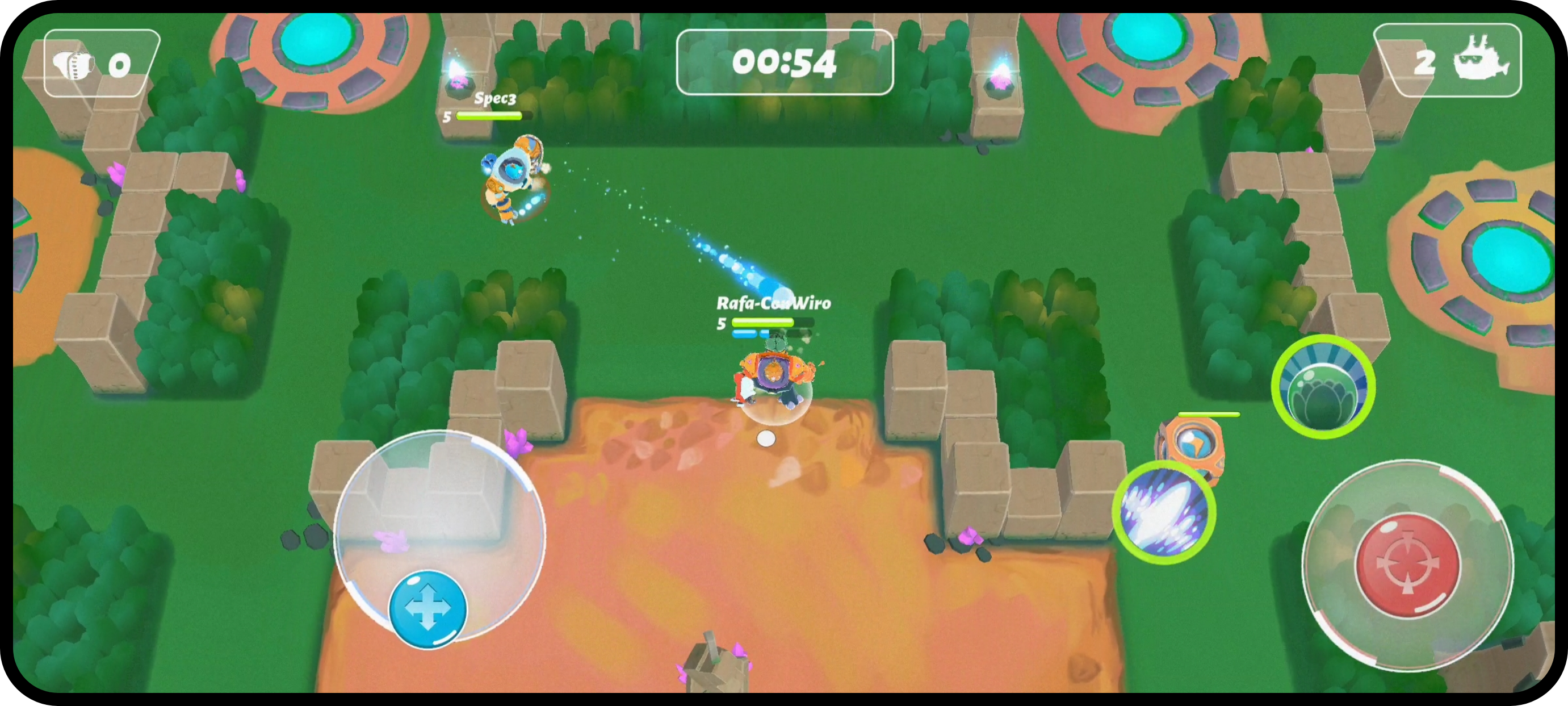Image resolution: width=1568 pixels, height=706 pixels.
Task: Tap the blue four-arrow movement joystick icon
Action: point(427,607)
